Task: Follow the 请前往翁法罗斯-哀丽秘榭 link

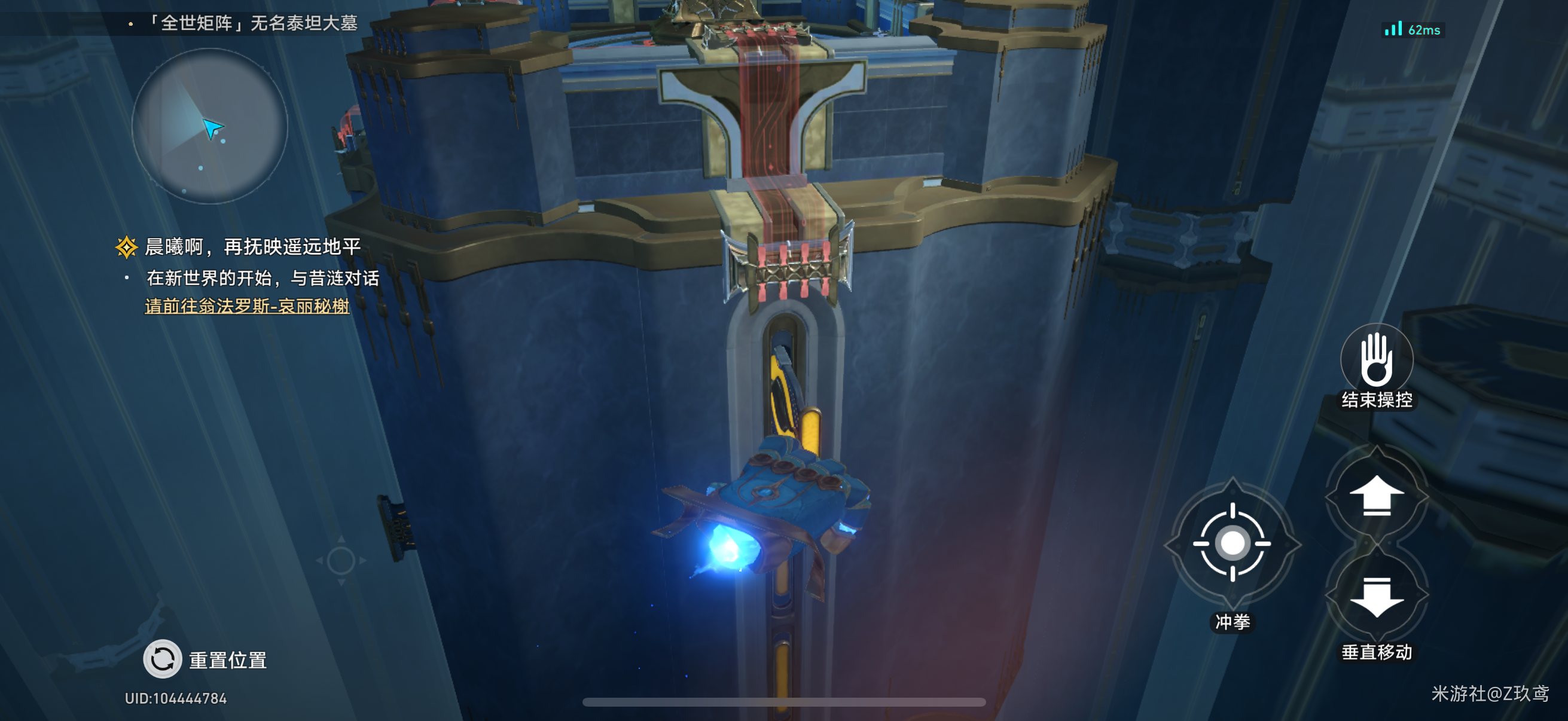Action: point(247,306)
